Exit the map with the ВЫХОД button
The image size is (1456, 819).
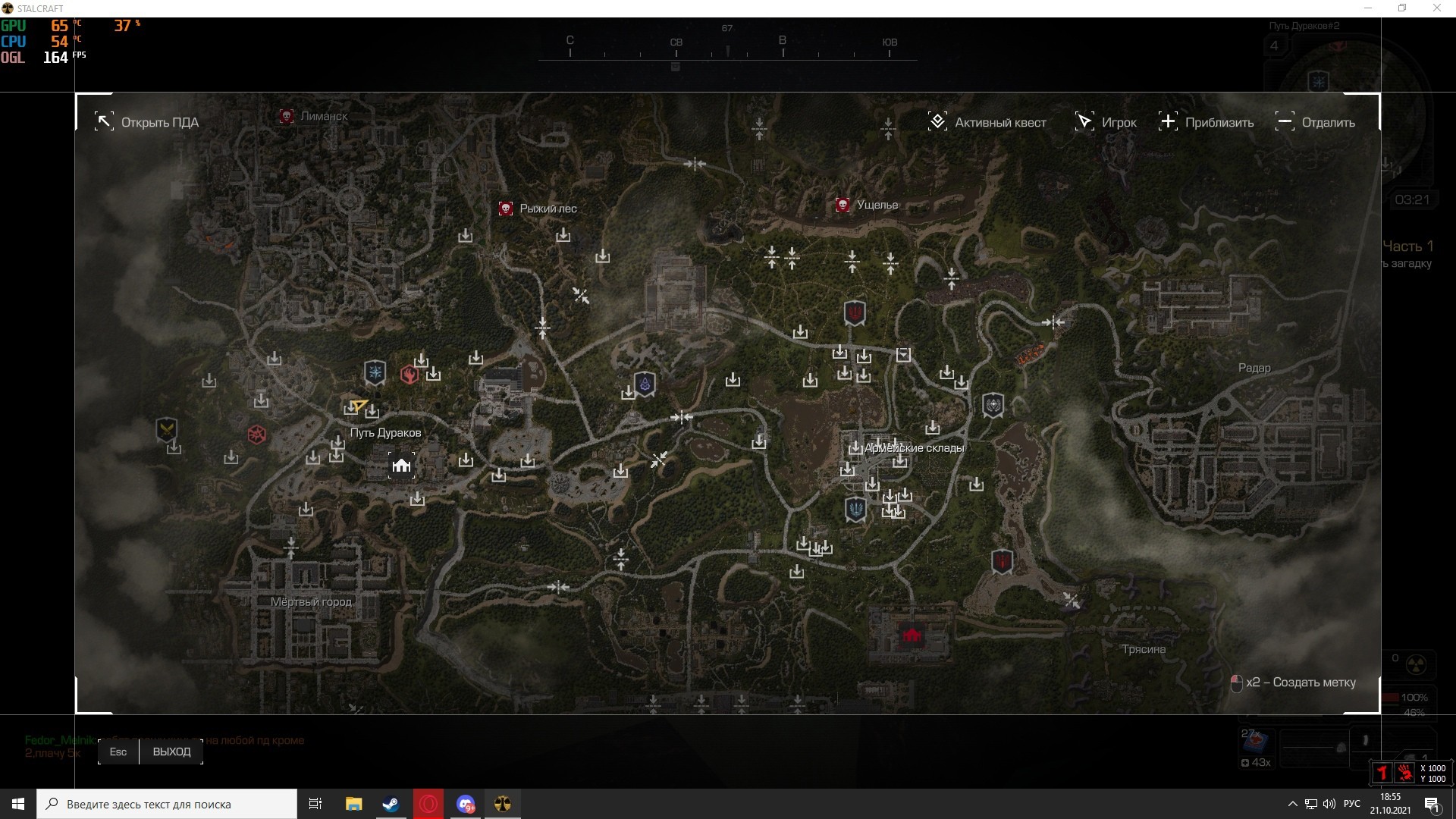pos(171,752)
